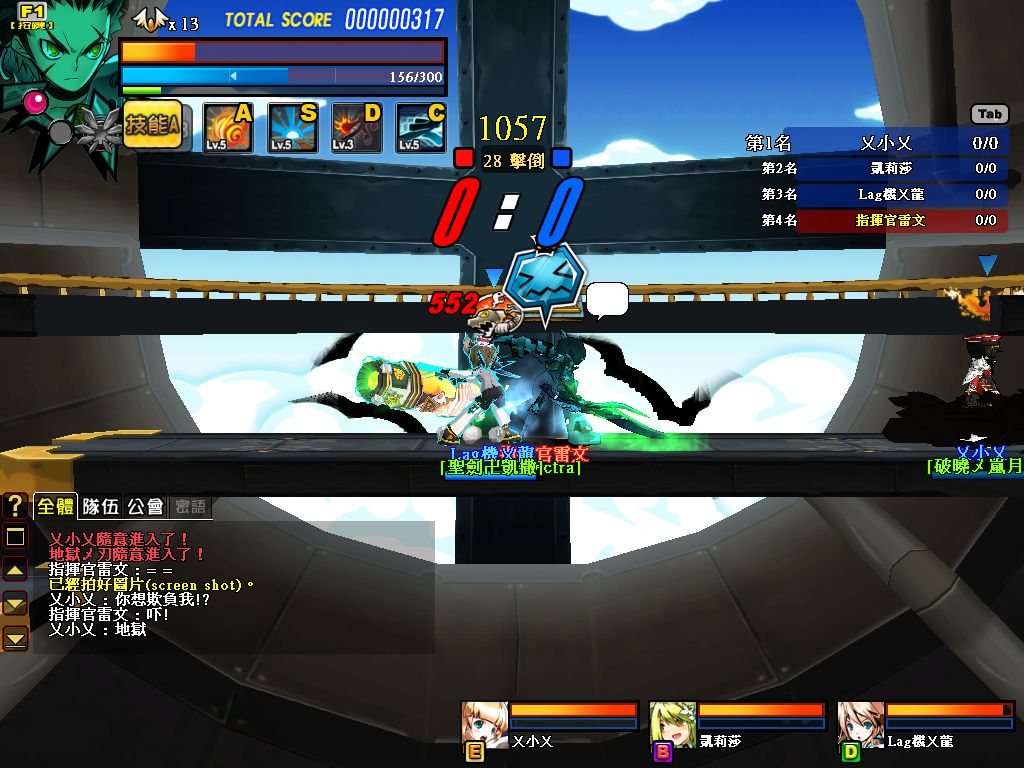Image resolution: width=1024 pixels, height=768 pixels.
Task: Activate the cyan cannon skill marked C
Action: tap(421, 129)
